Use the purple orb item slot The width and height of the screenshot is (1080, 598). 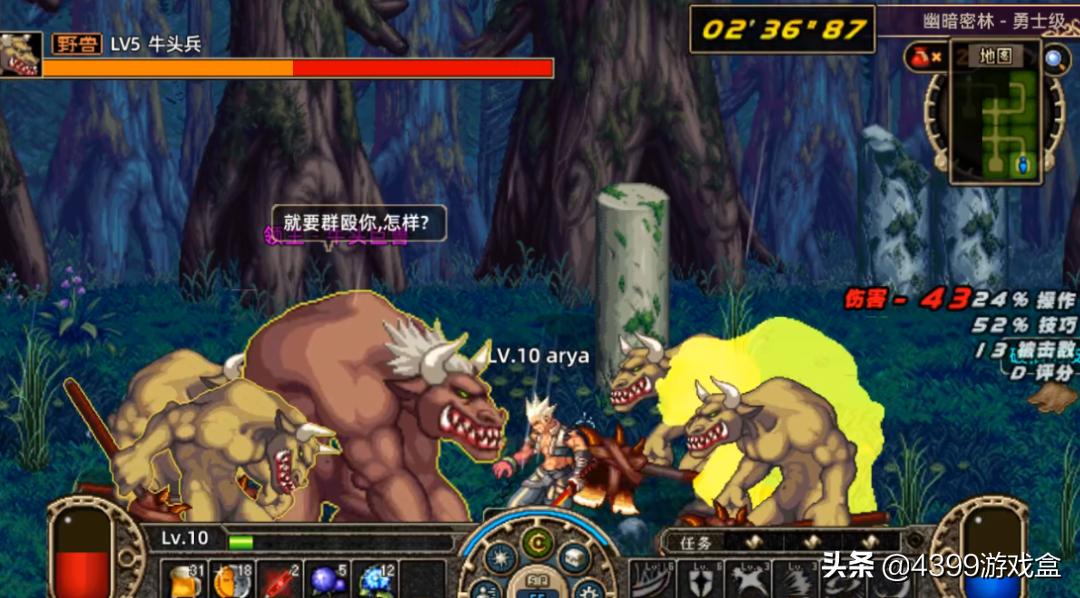pyautogui.click(x=326, y=580)
